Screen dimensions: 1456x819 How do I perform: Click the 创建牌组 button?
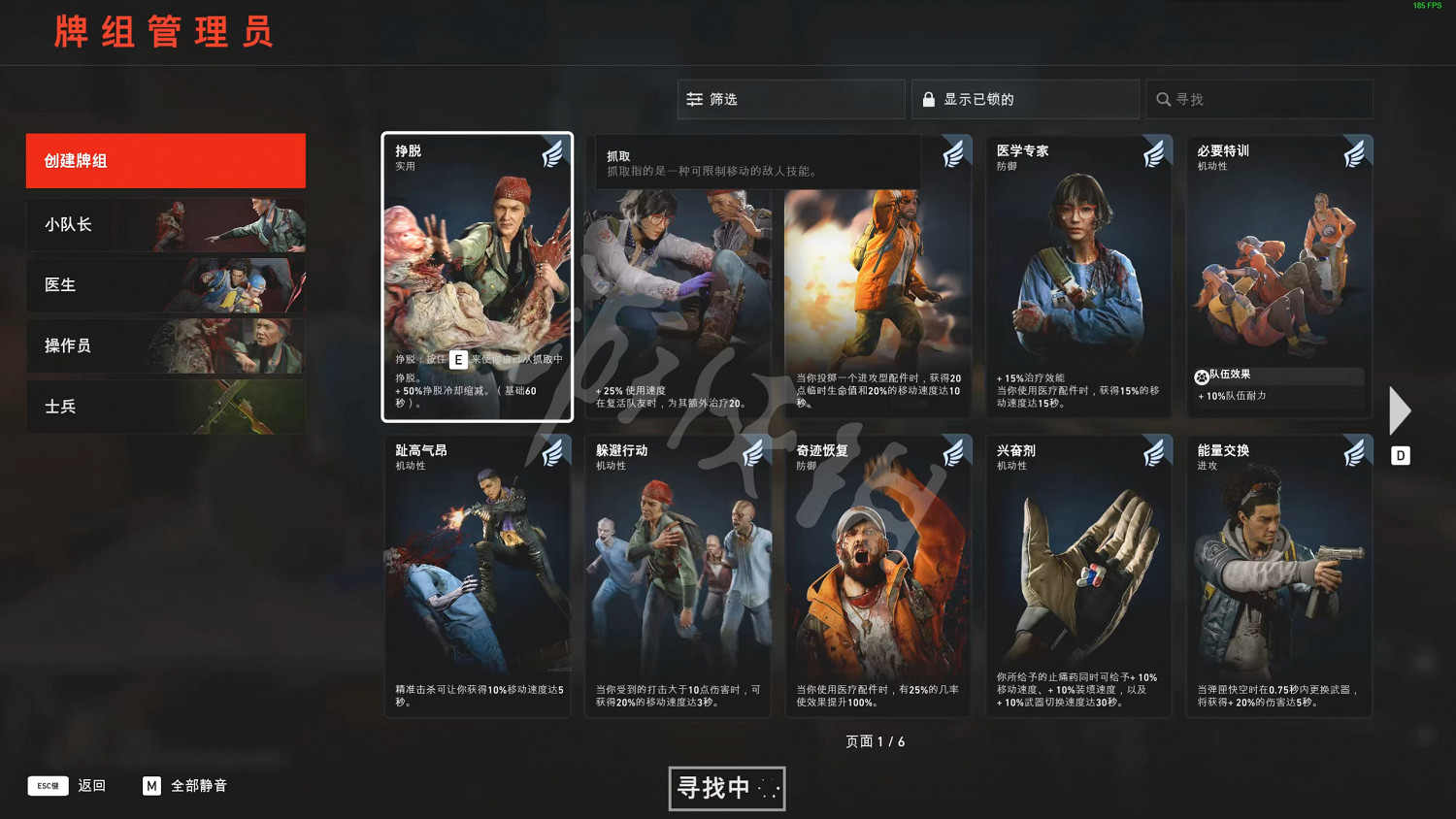coord(165,160)
